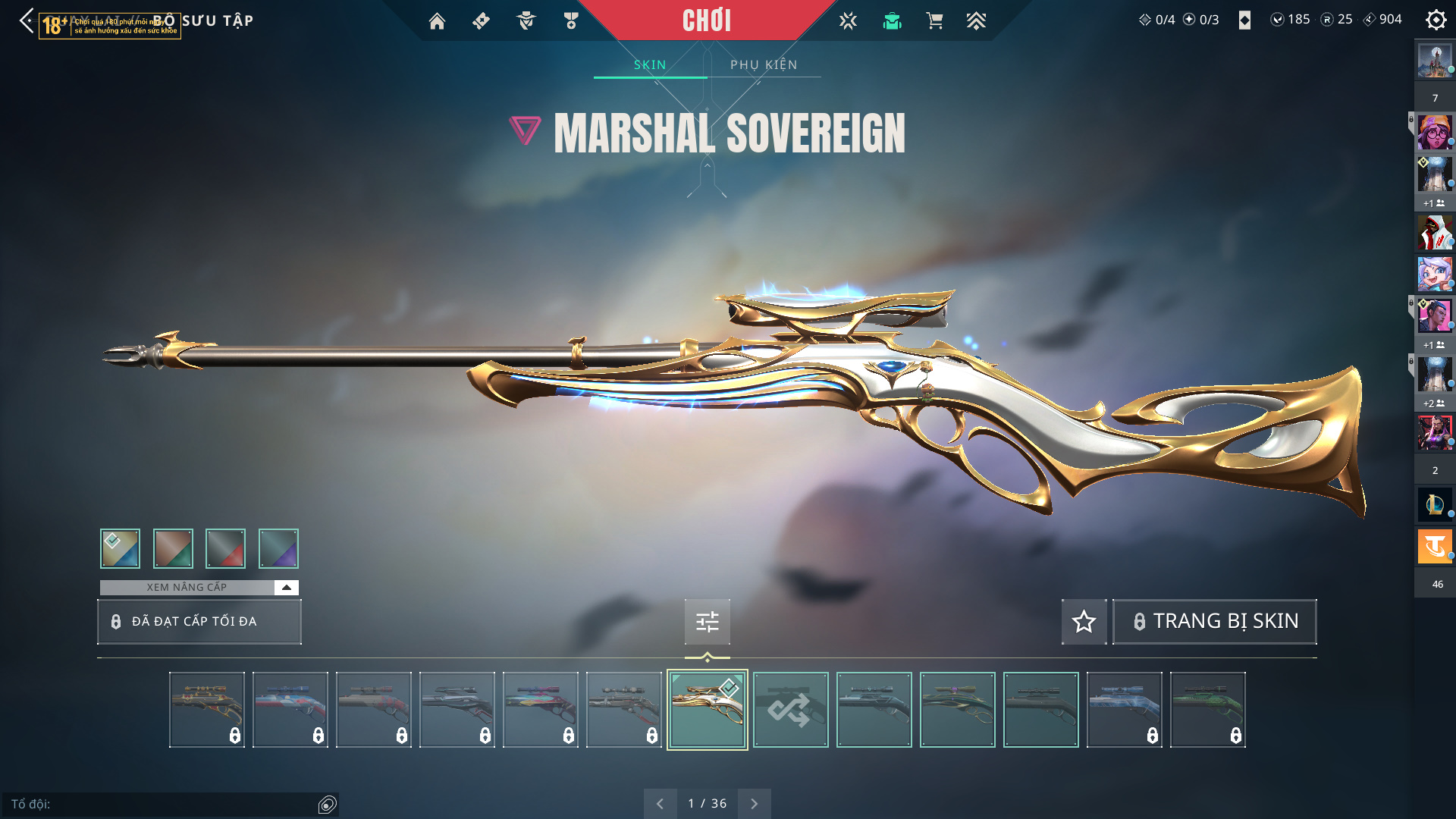Viewport: 1456px width, 819px height.
Task: Go back with the arrow button
Action: click(27, 20)
